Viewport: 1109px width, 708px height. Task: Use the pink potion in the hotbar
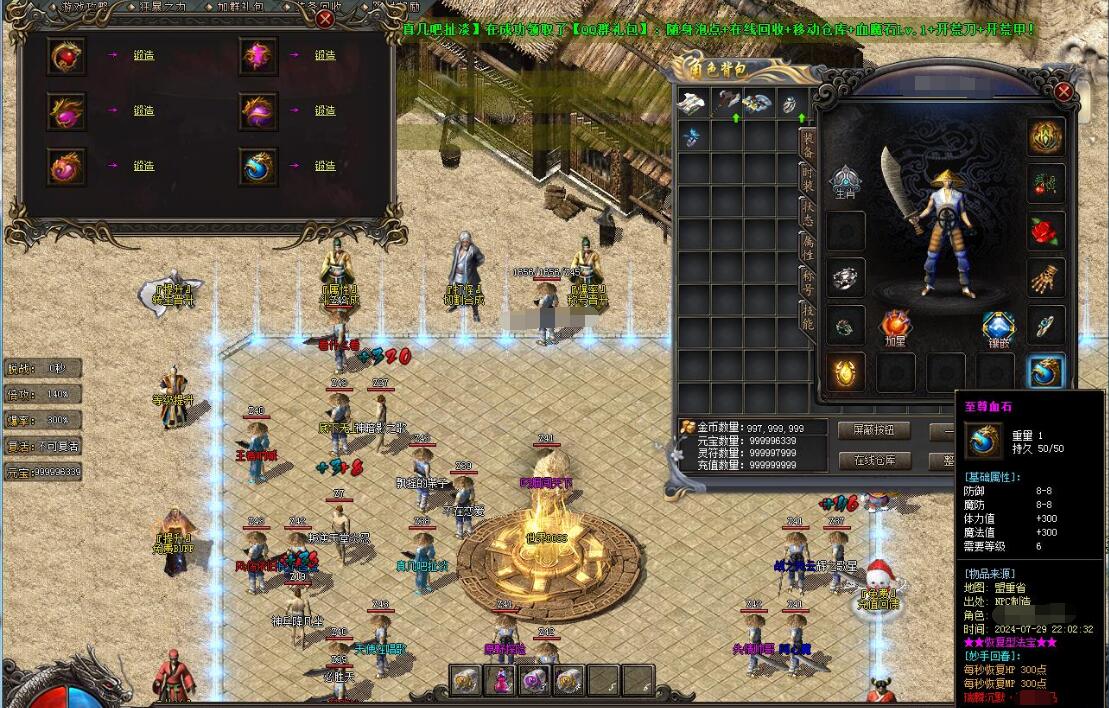pyautogui.click(x=499, y=680)
